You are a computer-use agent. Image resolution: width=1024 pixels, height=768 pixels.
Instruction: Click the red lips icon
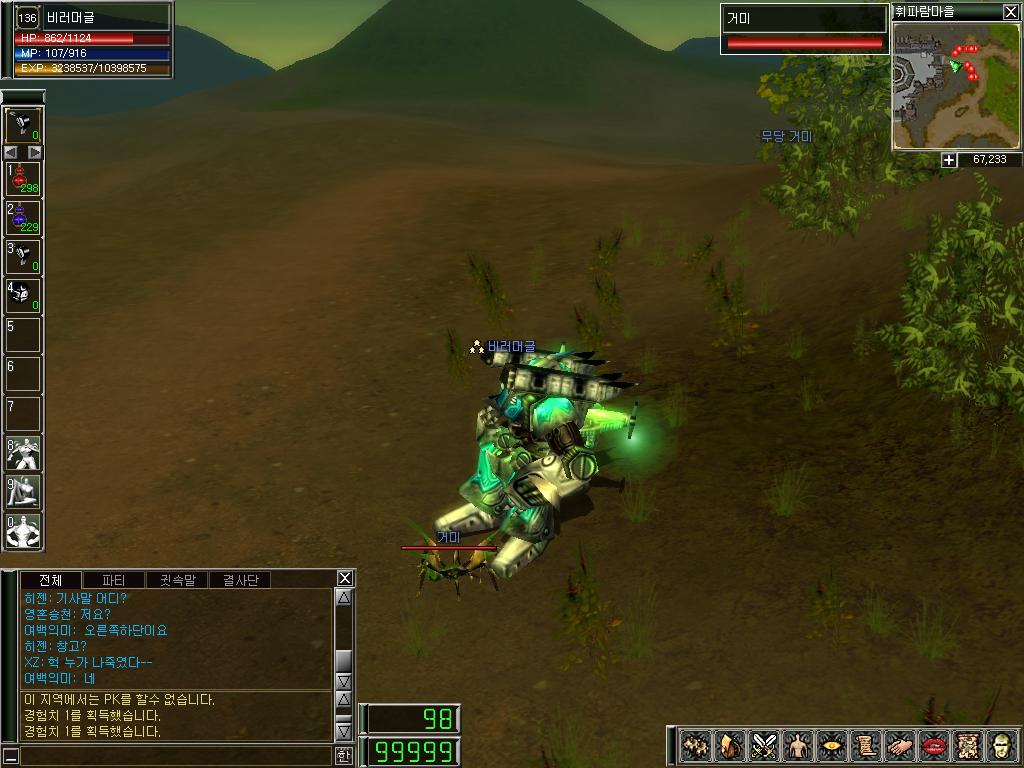tap(934, 745)
